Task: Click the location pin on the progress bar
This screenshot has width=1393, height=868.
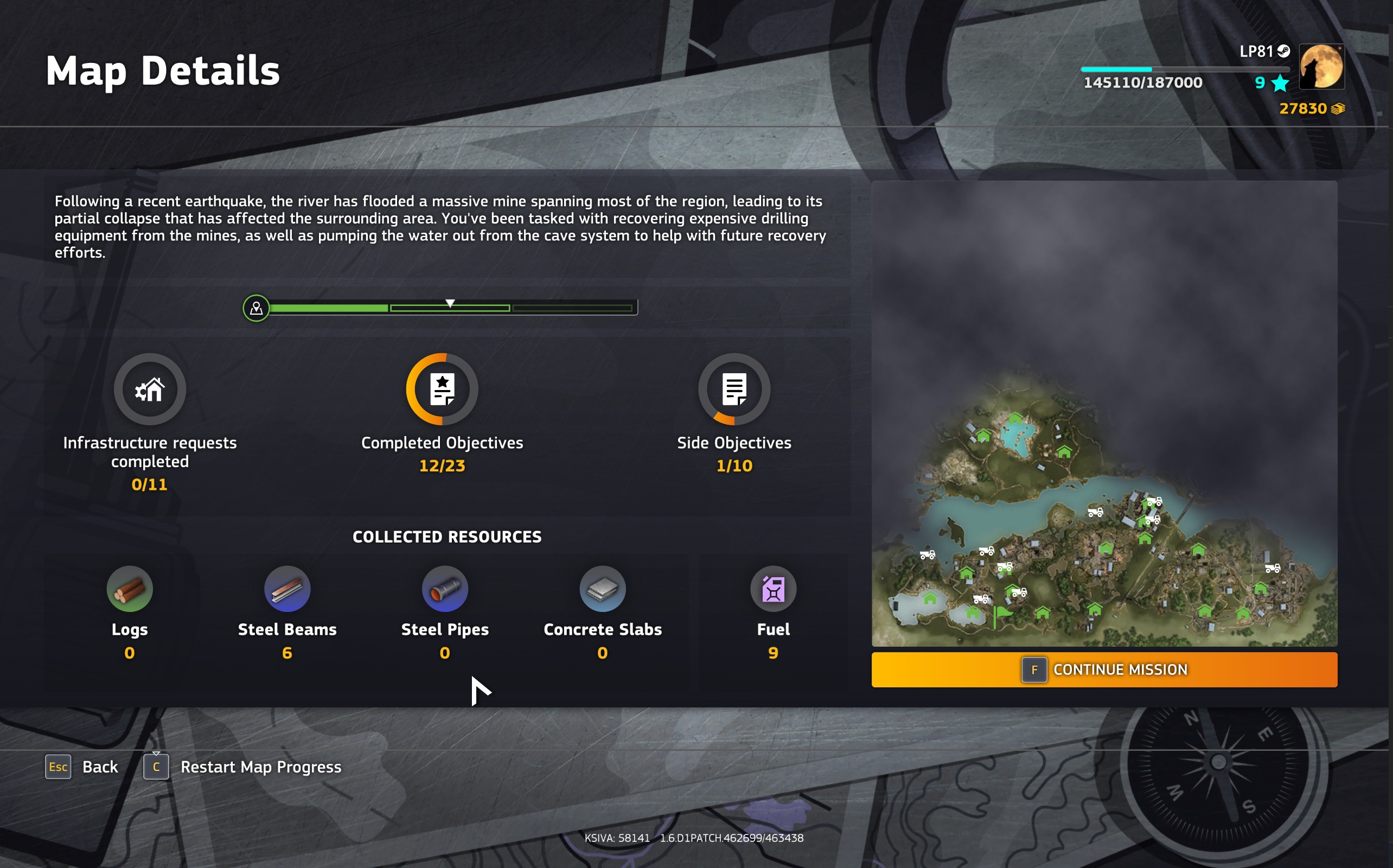Action: coord(256,308)
